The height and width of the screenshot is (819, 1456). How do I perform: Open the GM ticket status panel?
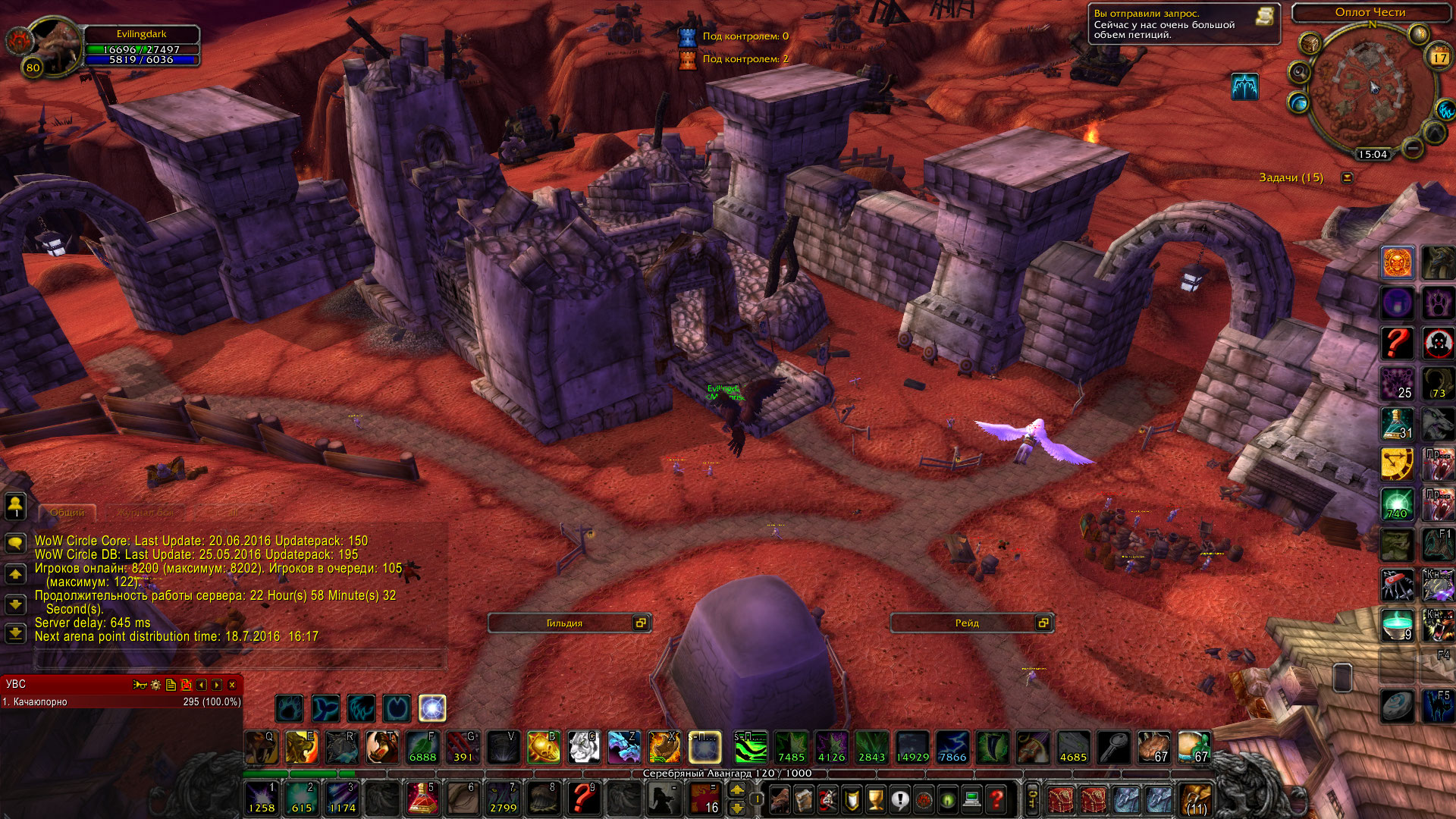1183,24
